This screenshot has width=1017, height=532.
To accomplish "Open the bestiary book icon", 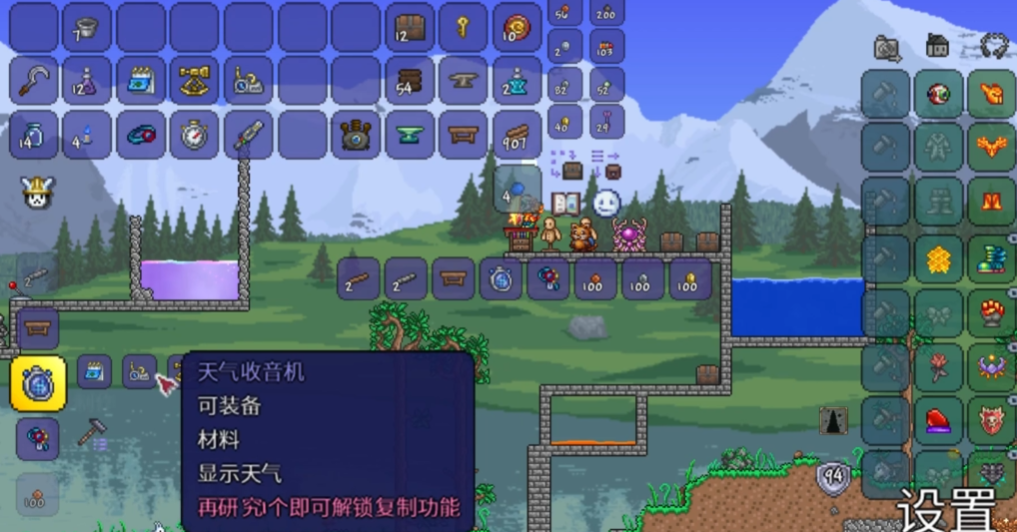I will click(x=565, y=203).
